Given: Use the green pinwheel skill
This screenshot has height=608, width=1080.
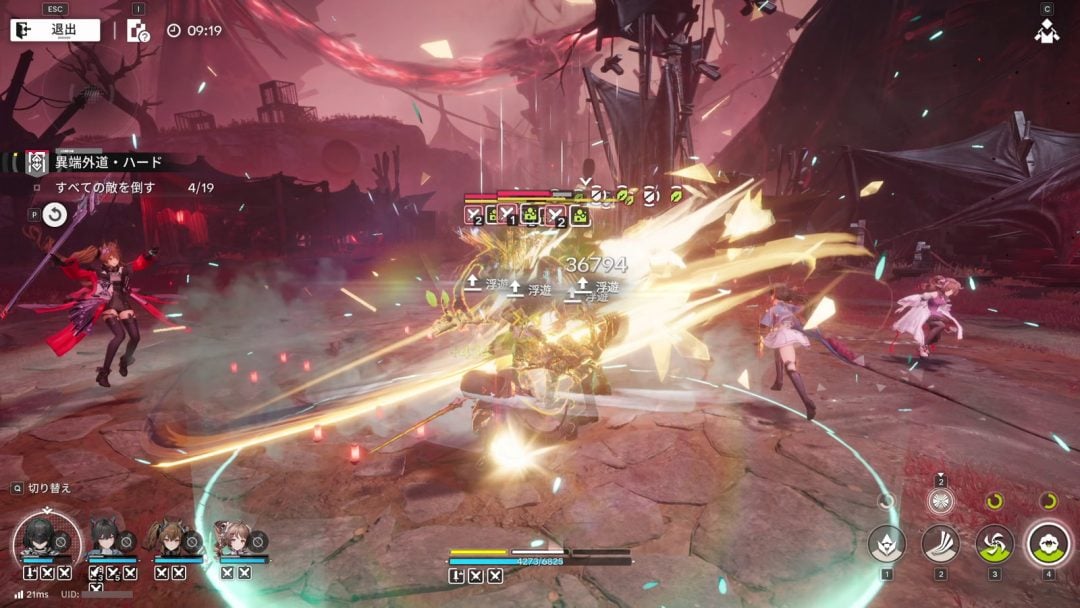Looking at the screenshot, I should pyautogui.click(x=994, y=544).
